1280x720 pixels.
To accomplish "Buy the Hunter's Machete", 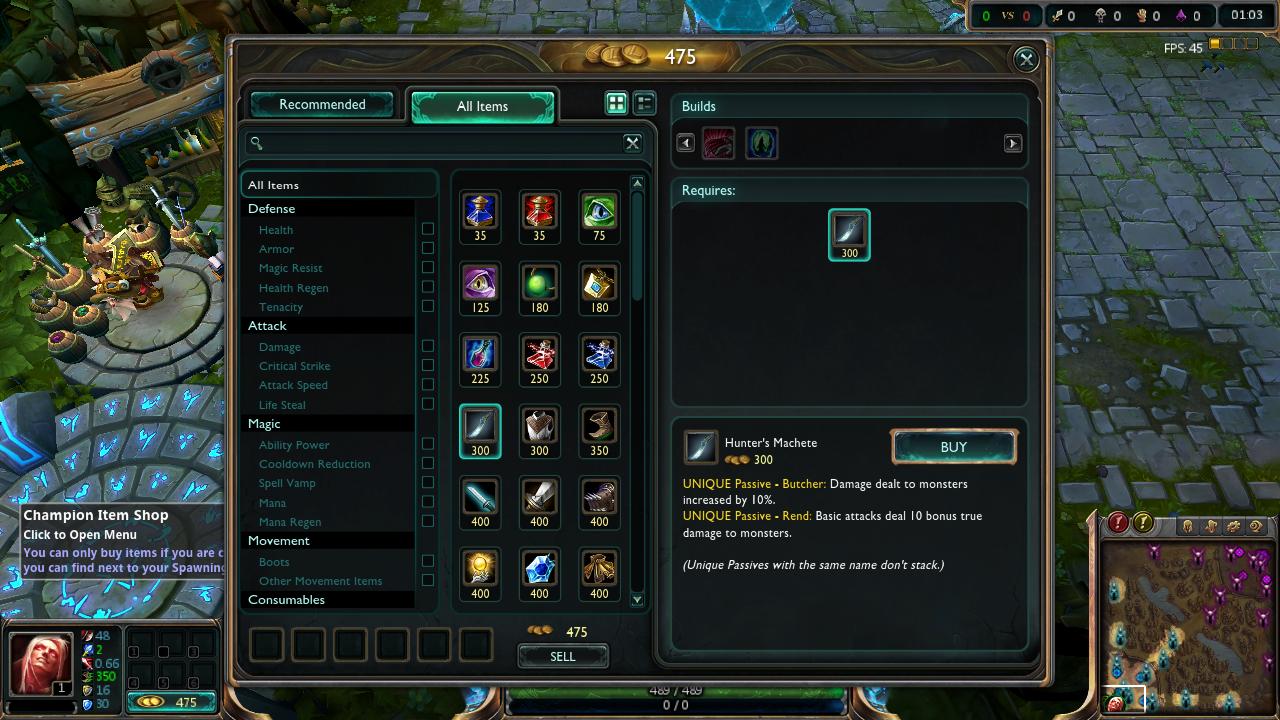I will point(953,447).
